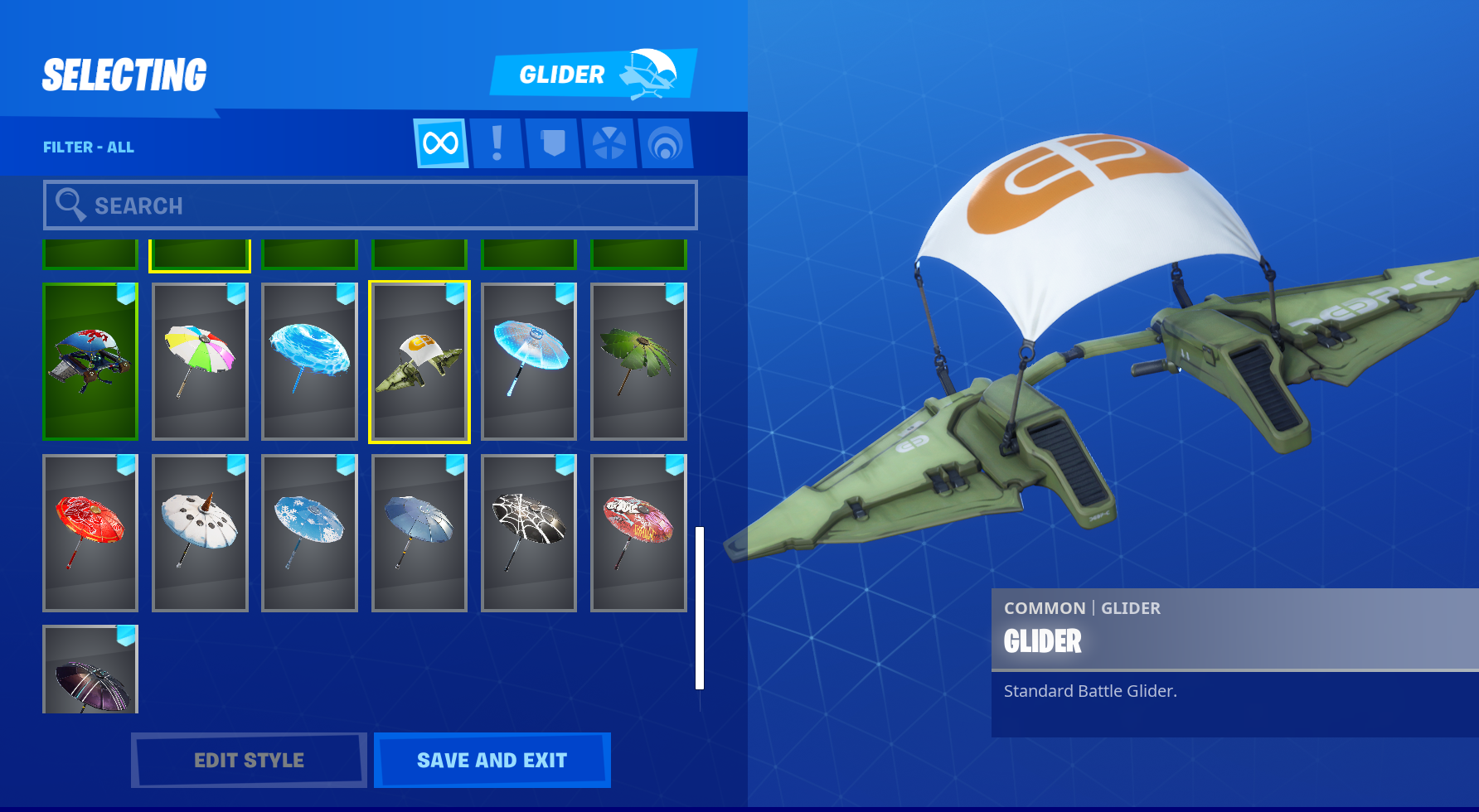Choose the shield-shaped filter tab

(553, 143)
